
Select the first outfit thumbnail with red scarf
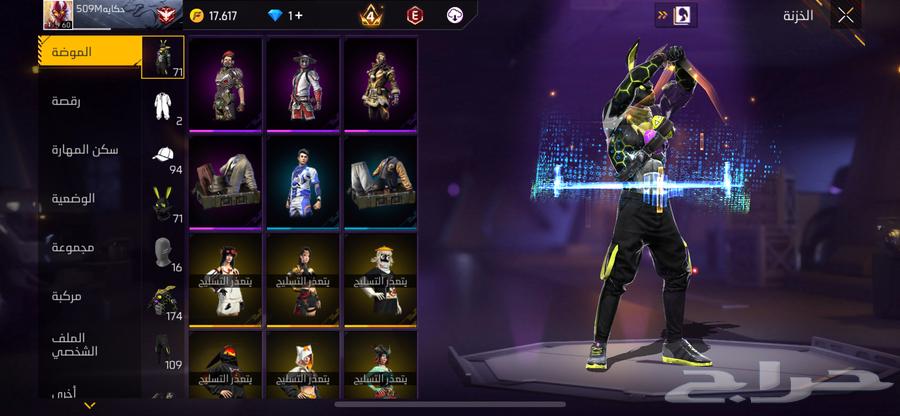pos(225,83)
